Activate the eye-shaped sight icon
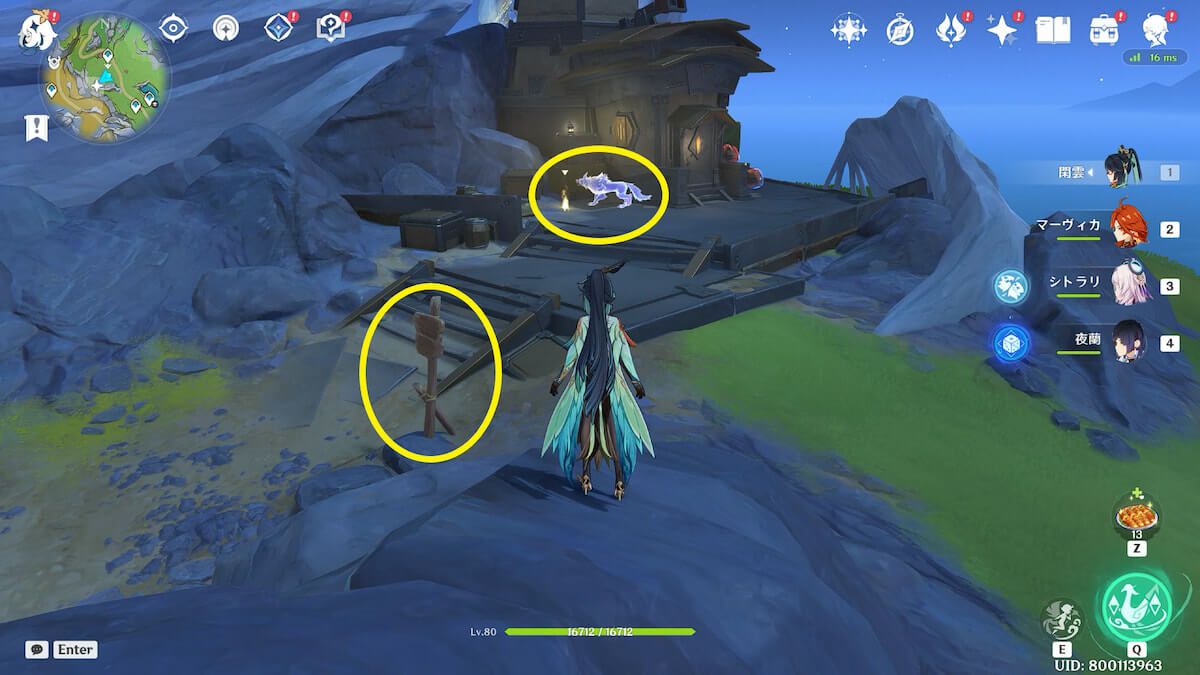This screenshot has width=1200, height=675. click(174, 29)
